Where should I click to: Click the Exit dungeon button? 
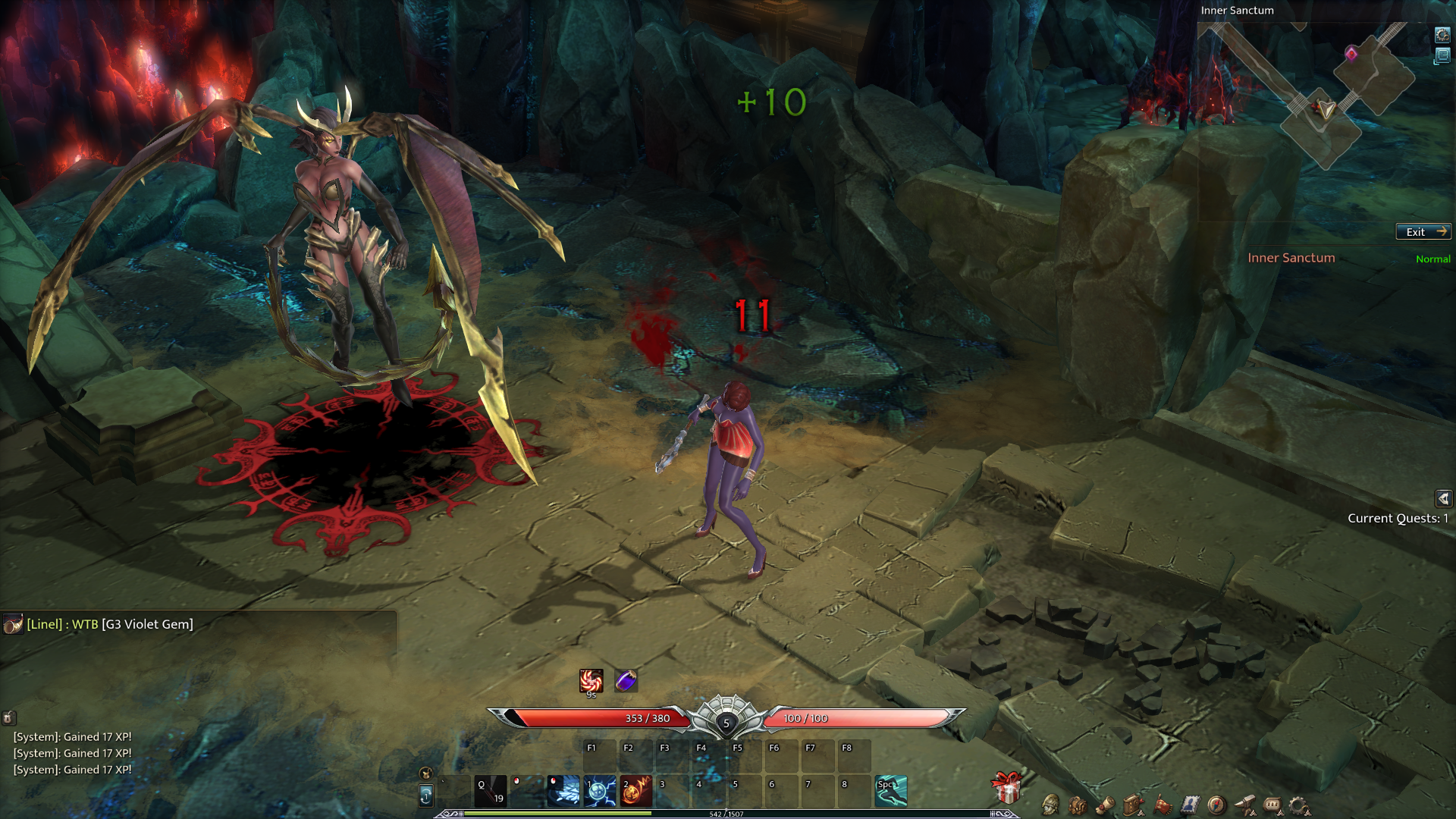[1423, 232]
